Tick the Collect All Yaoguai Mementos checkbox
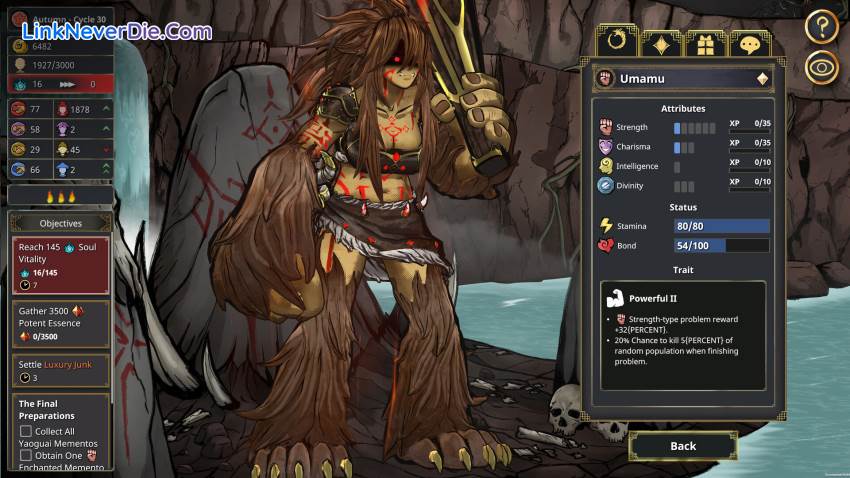The height and width of the screenshot is (478, 850). pos(26,431)
